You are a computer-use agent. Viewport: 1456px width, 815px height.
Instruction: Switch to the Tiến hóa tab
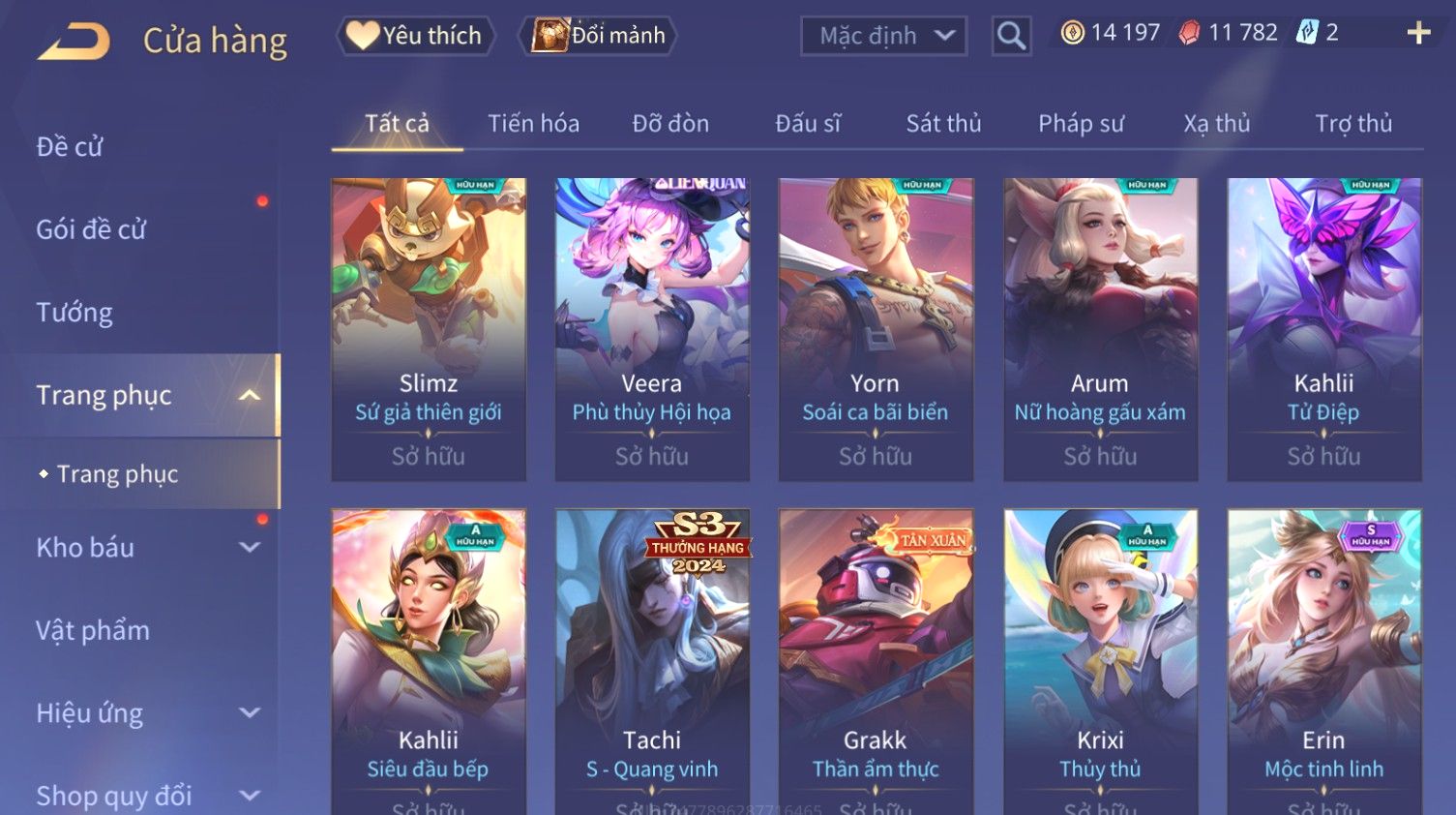(533, 124)
